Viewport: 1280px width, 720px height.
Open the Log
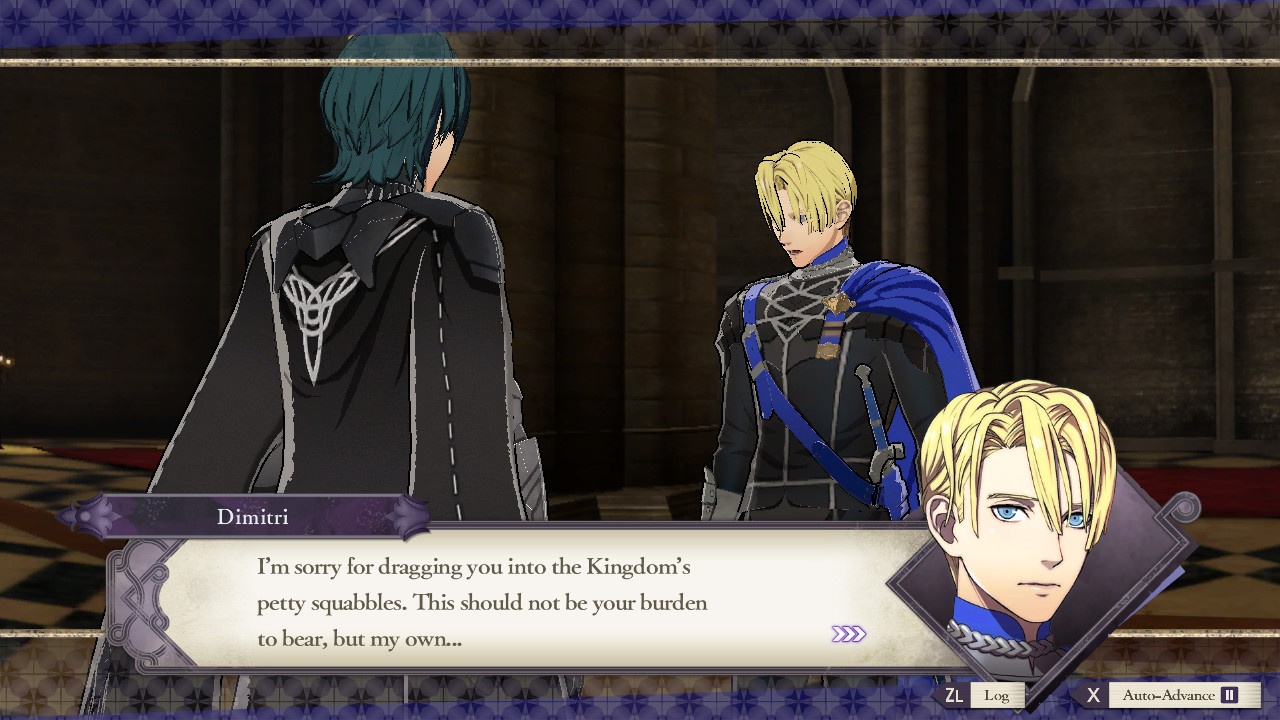(x=998, y=694)
